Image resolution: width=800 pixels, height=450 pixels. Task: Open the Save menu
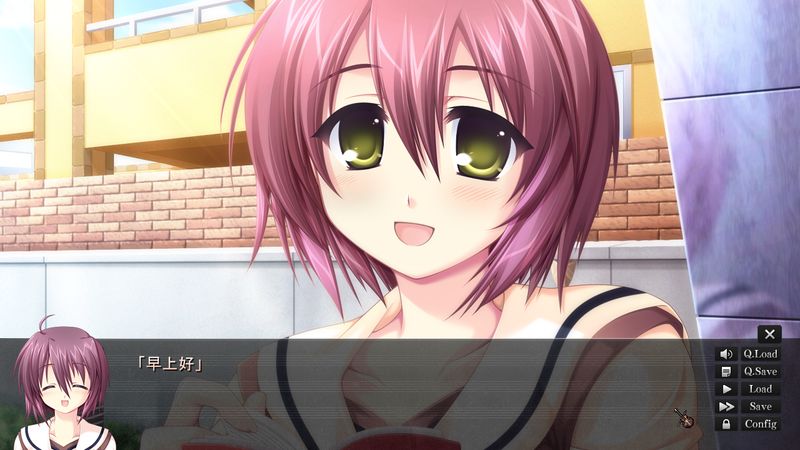tap(760, 406)
